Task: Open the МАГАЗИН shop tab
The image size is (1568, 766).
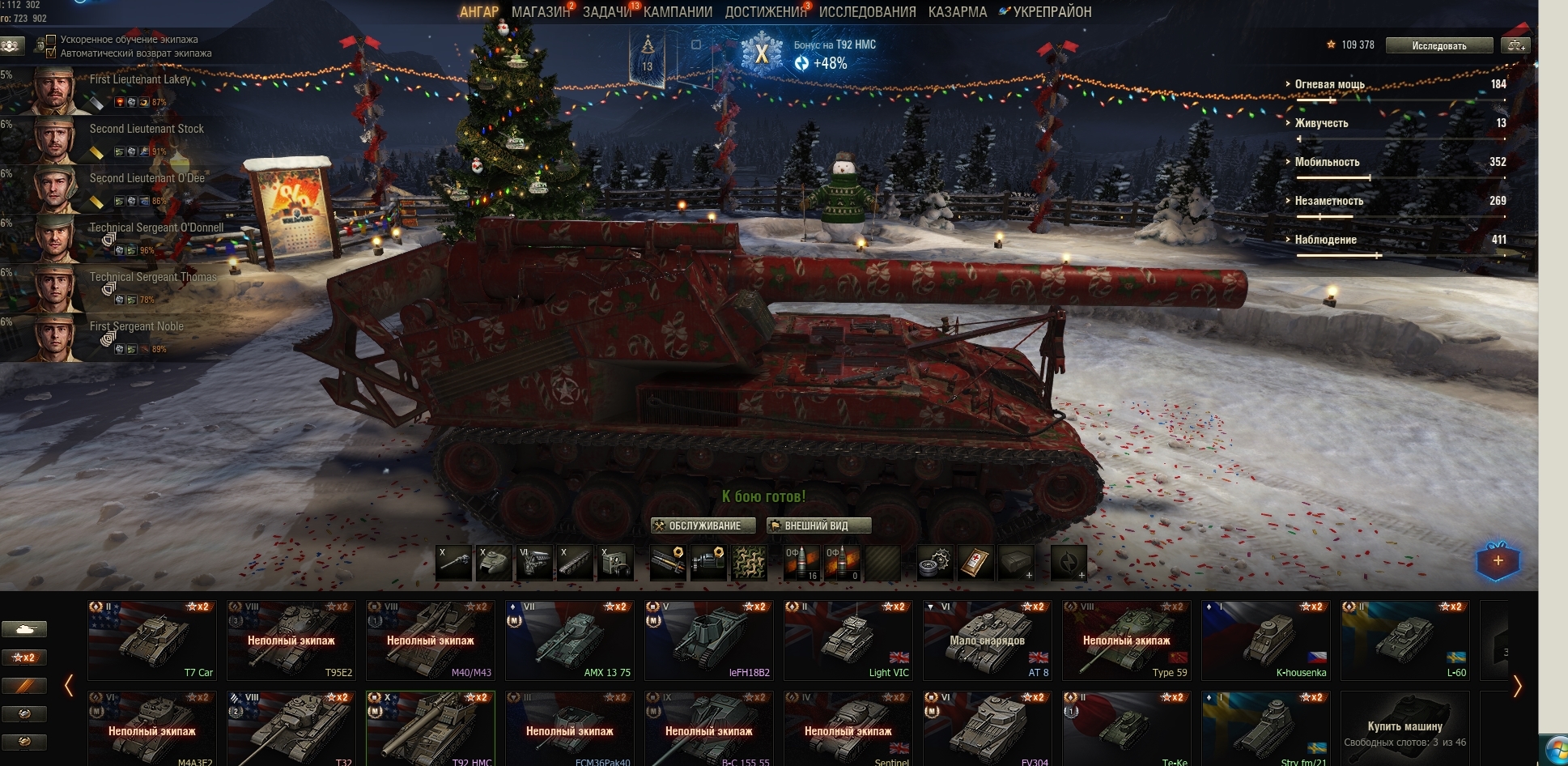Action: 540,12
